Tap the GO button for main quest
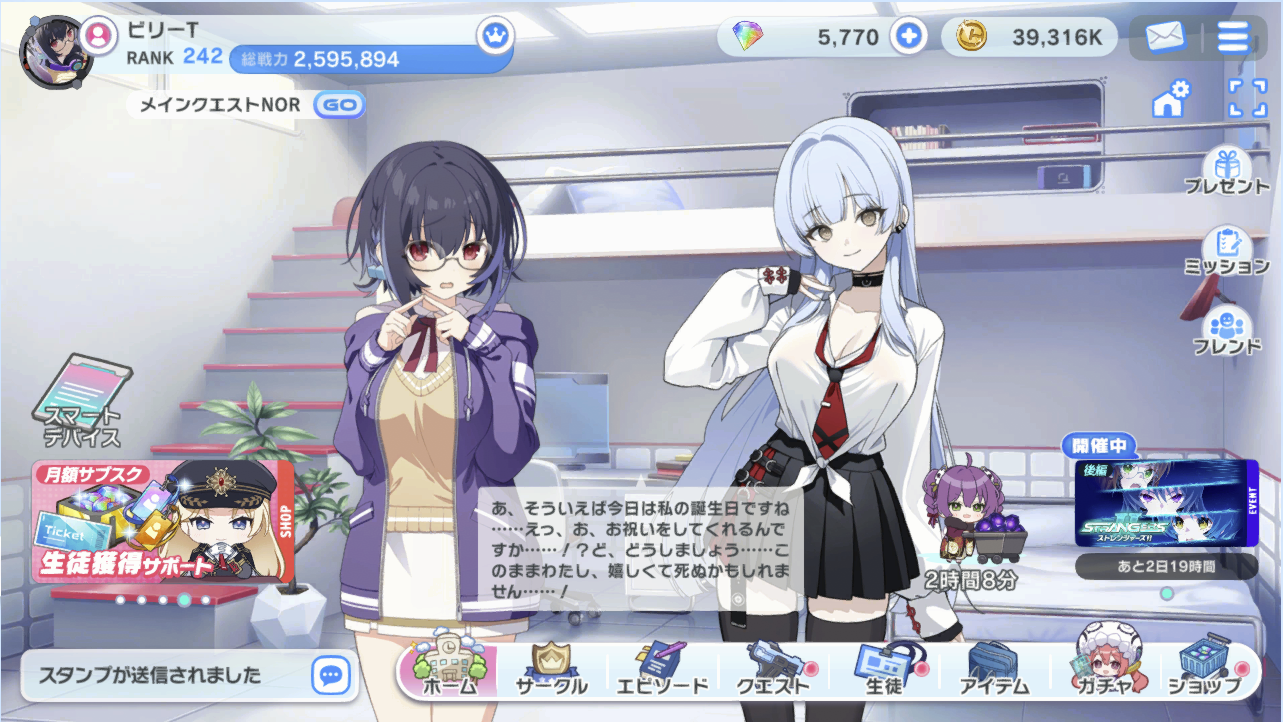1283x722 pixels. tap(339, 105)
